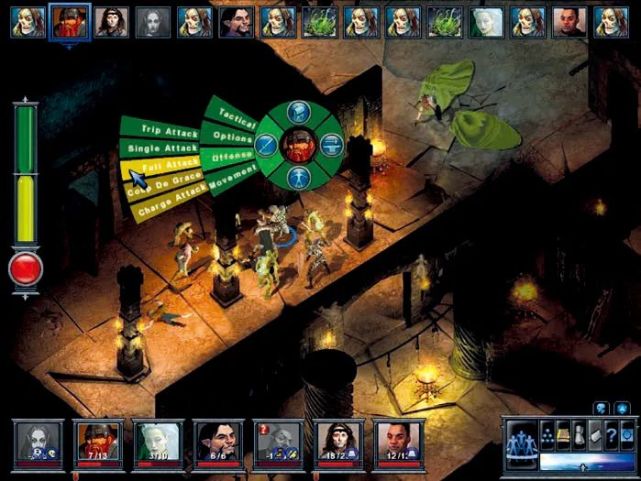Click the scroll icon atop radial wheel
This screenshot has height=481, width=641.
[x=298, y=112]
